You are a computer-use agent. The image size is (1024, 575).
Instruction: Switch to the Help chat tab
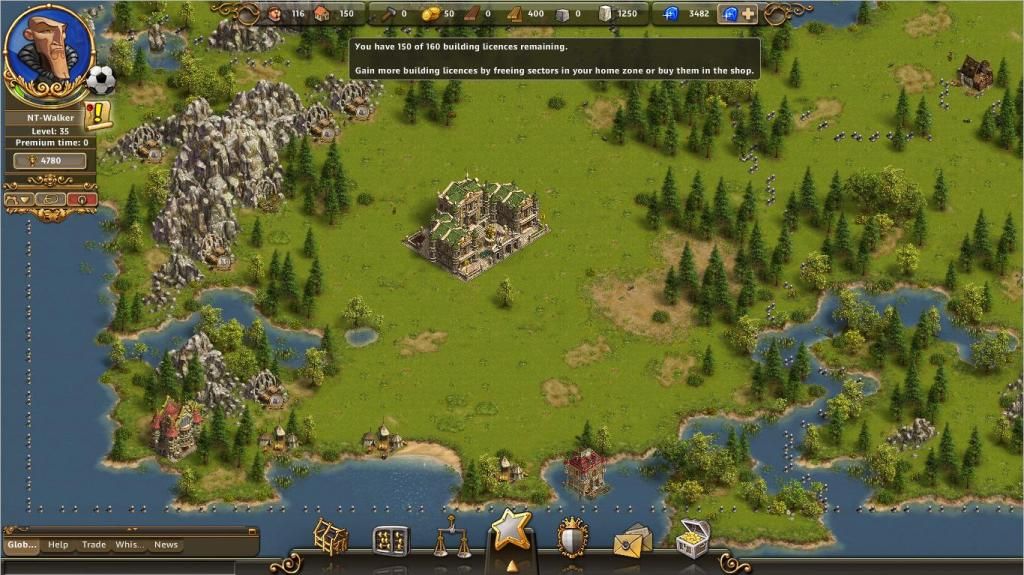click(x=58, y=545)
